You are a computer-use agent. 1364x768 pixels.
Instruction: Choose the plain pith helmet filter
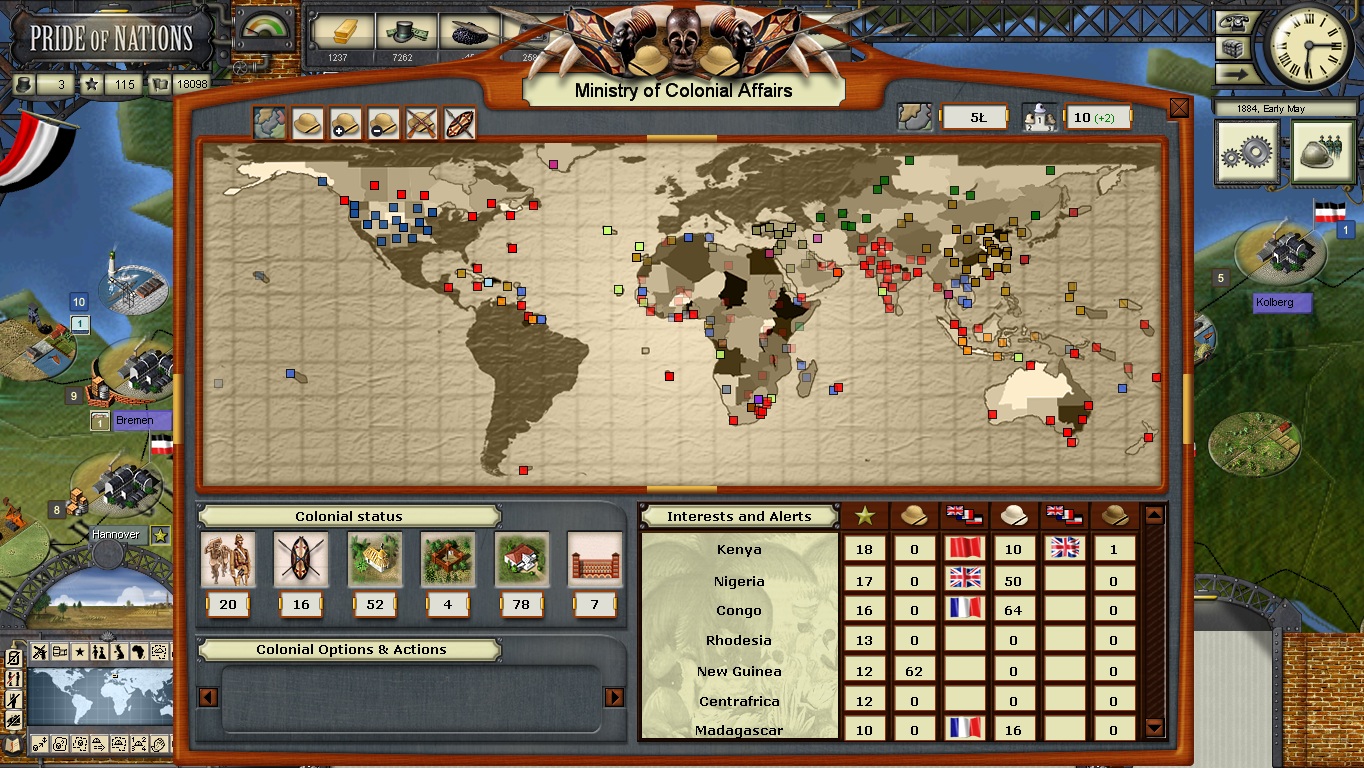pos(306,124)
